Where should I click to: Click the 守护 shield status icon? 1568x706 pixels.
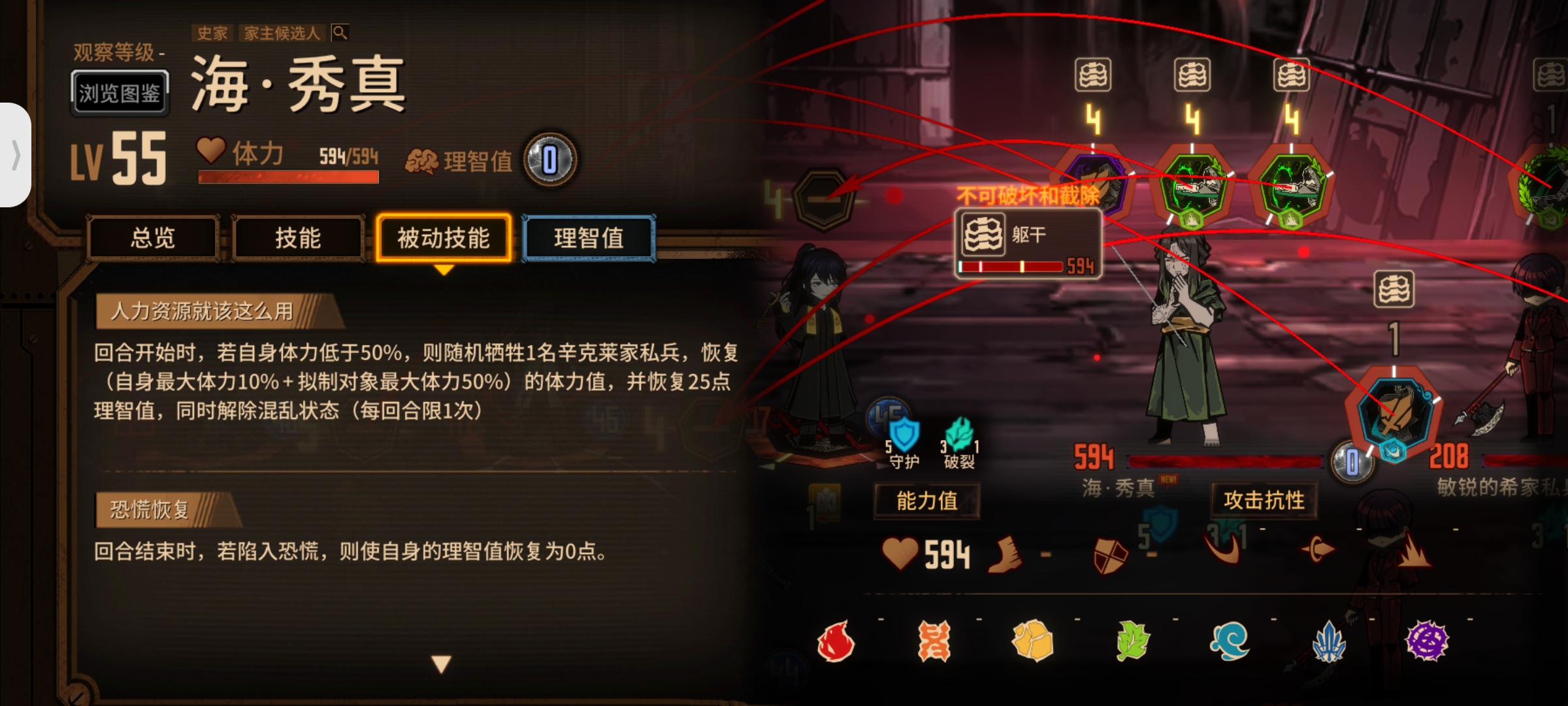pyautogui.click(x=905, y=439)
